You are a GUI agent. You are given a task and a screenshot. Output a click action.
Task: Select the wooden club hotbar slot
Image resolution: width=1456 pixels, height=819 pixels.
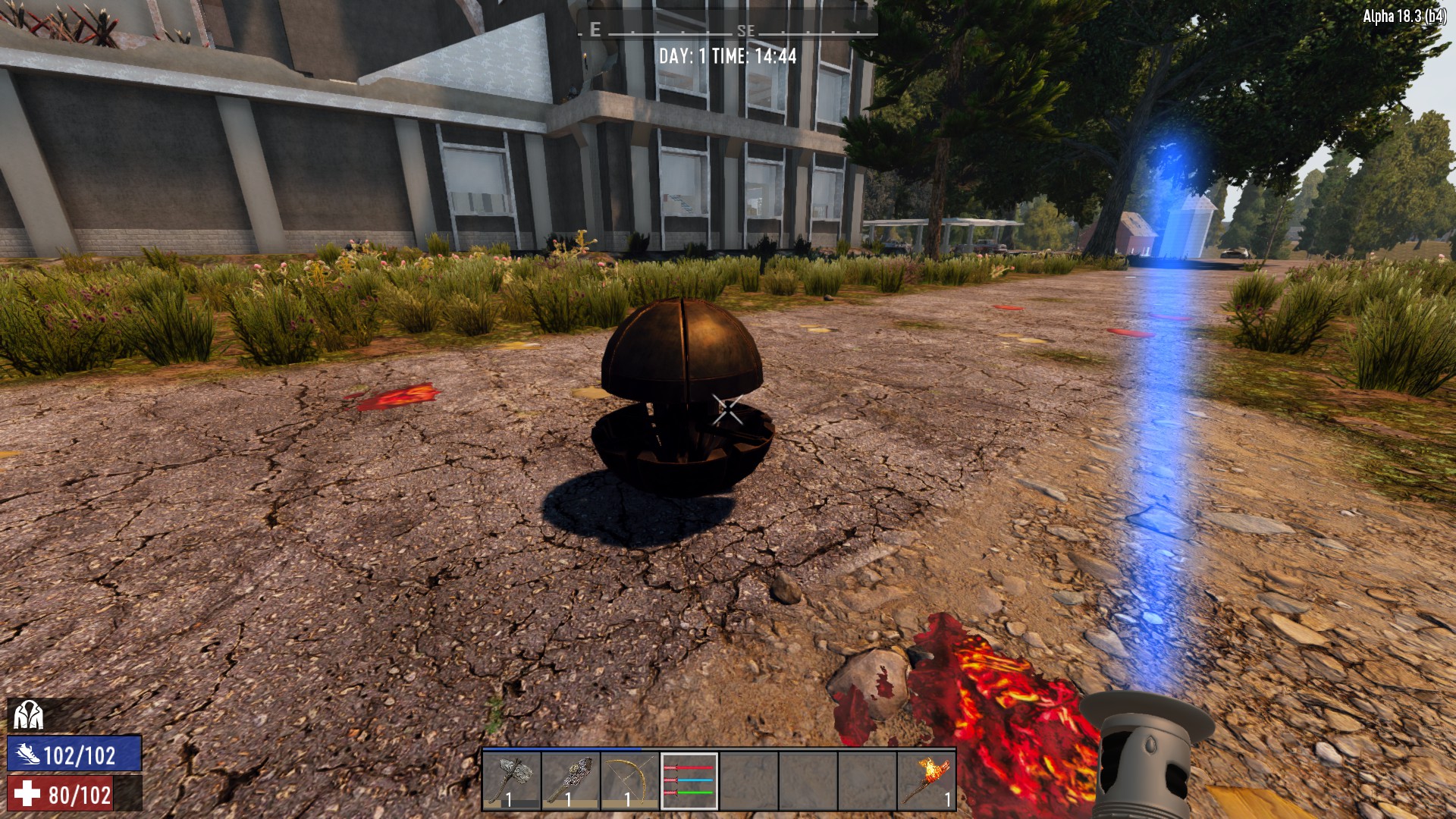(570, 780)
